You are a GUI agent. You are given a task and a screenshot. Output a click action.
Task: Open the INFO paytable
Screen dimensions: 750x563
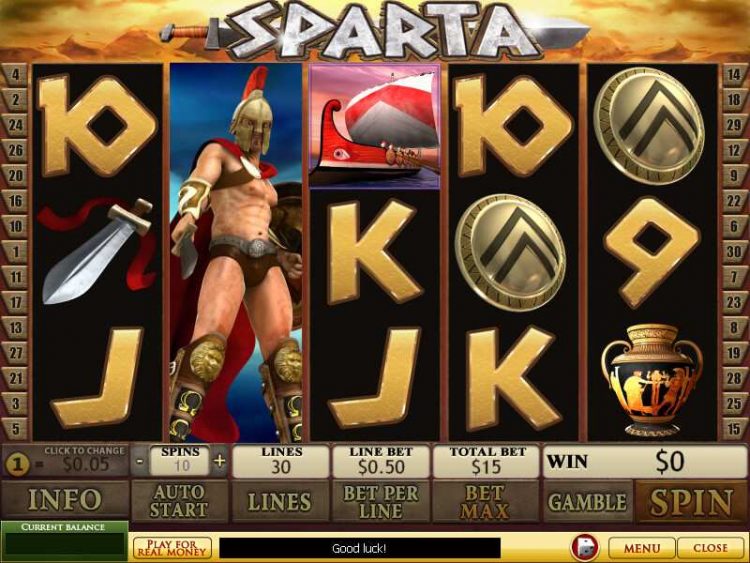[64, 500]
